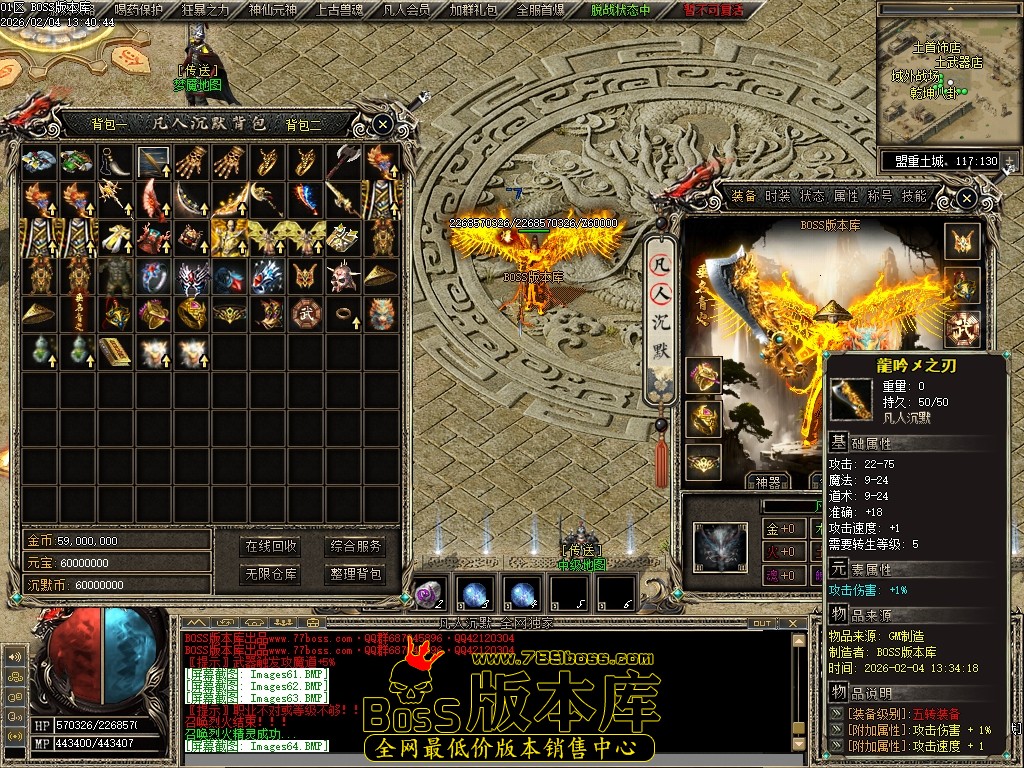This screenshot has height=768, width=1024.
Task: Open the 神器 artifact button
Action: coord(768,482)
